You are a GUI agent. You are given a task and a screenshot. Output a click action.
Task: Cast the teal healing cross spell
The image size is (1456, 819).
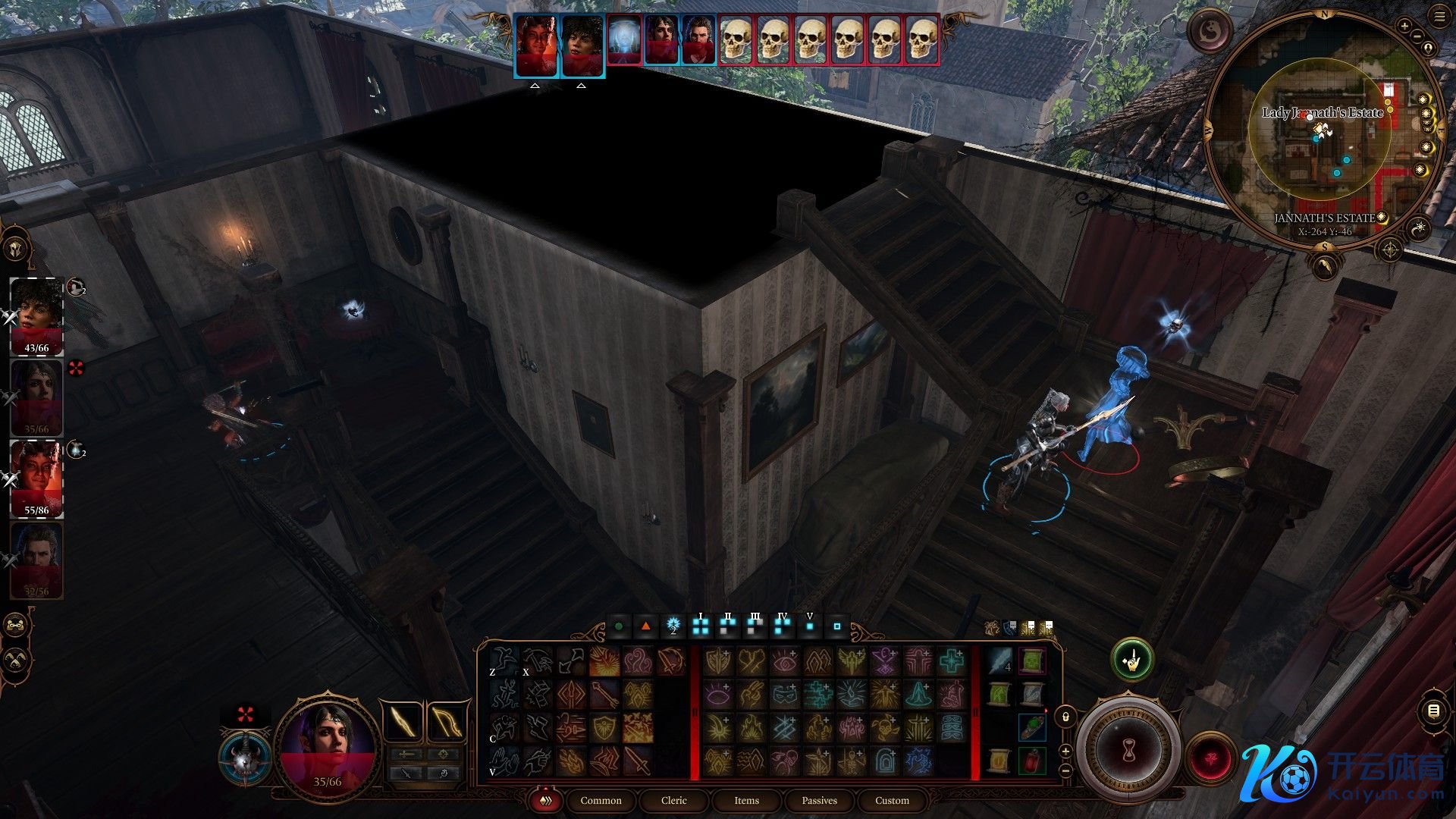pyautogui.click(x=952, y=661)
